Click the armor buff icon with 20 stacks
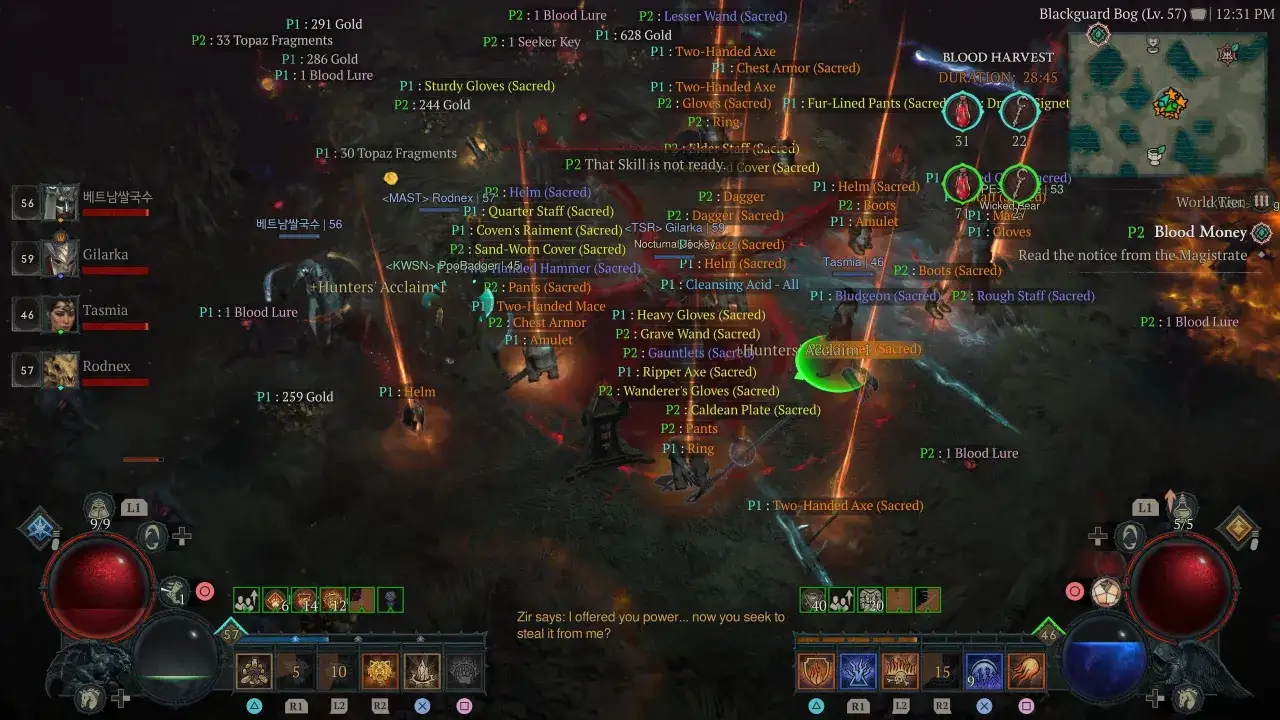 pyautogui.click(x=871, y=600)
